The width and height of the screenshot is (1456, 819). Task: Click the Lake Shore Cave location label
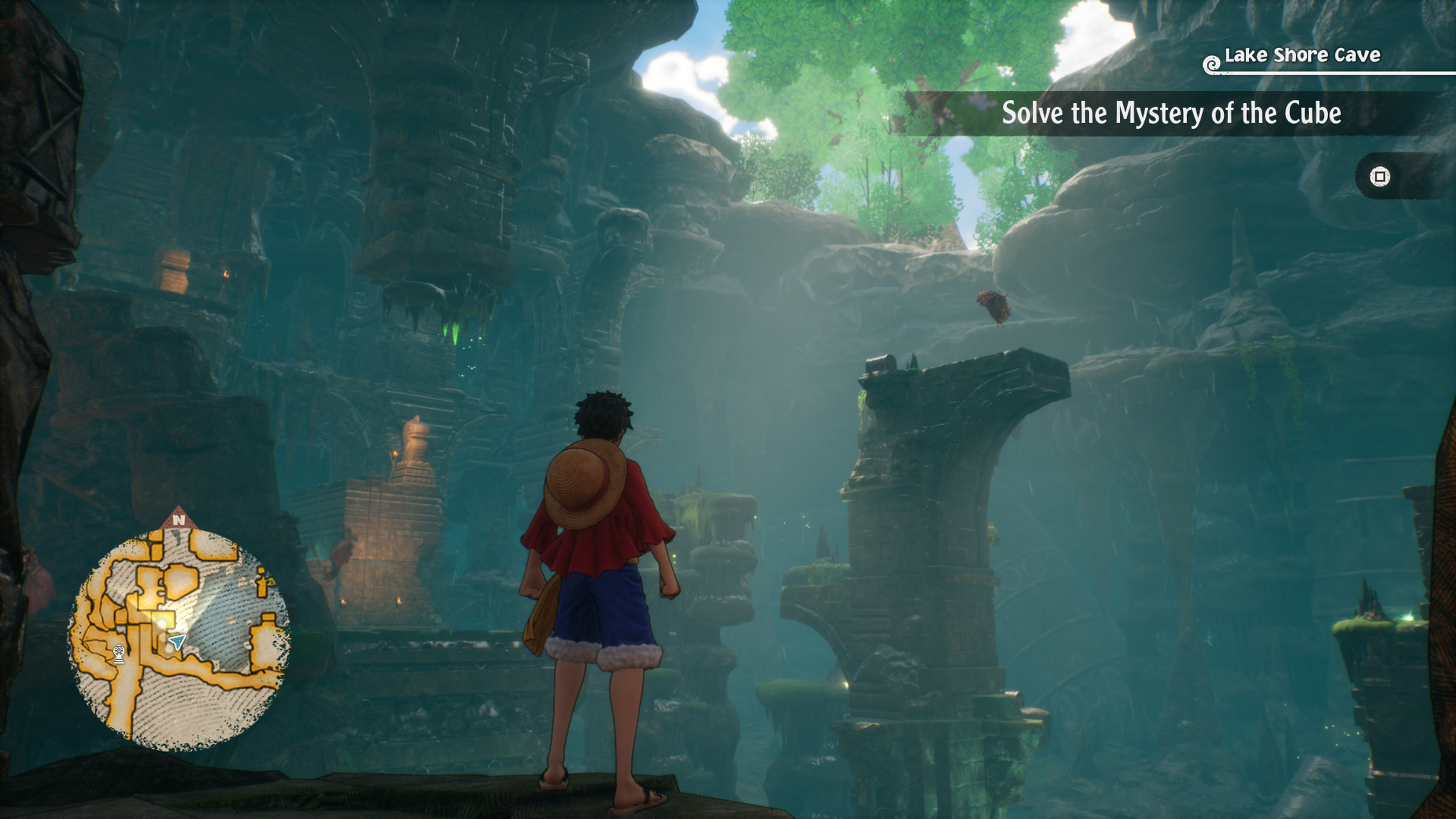click(x=1302, y=55)
